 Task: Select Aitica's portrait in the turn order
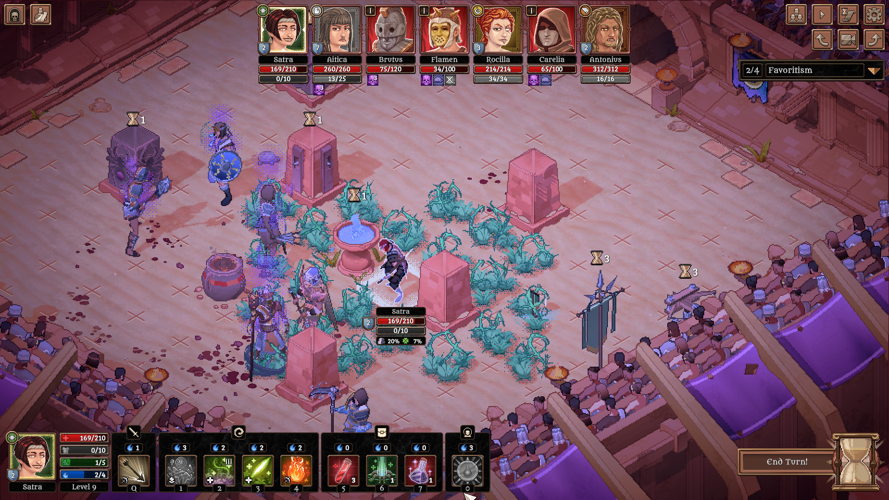[x=335, y=30]
